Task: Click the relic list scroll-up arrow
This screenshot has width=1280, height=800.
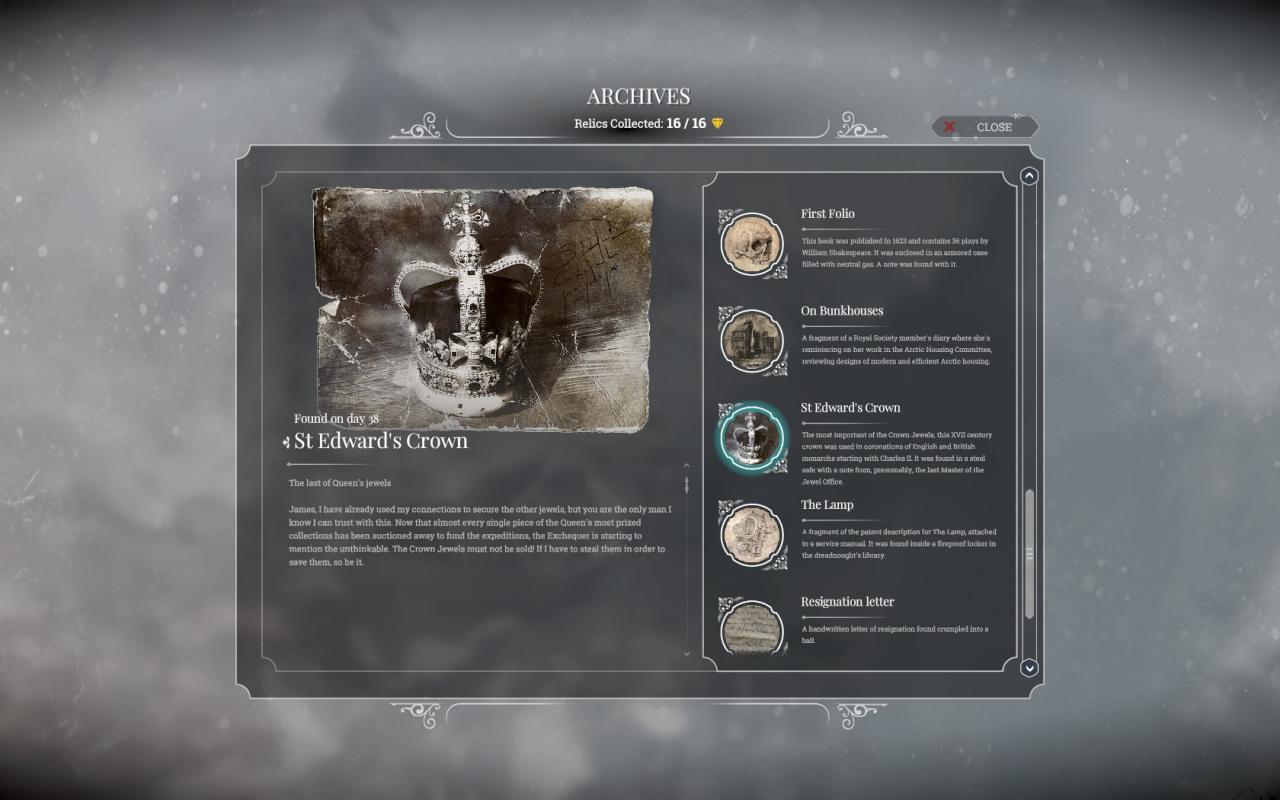Action: (1029, 177)
